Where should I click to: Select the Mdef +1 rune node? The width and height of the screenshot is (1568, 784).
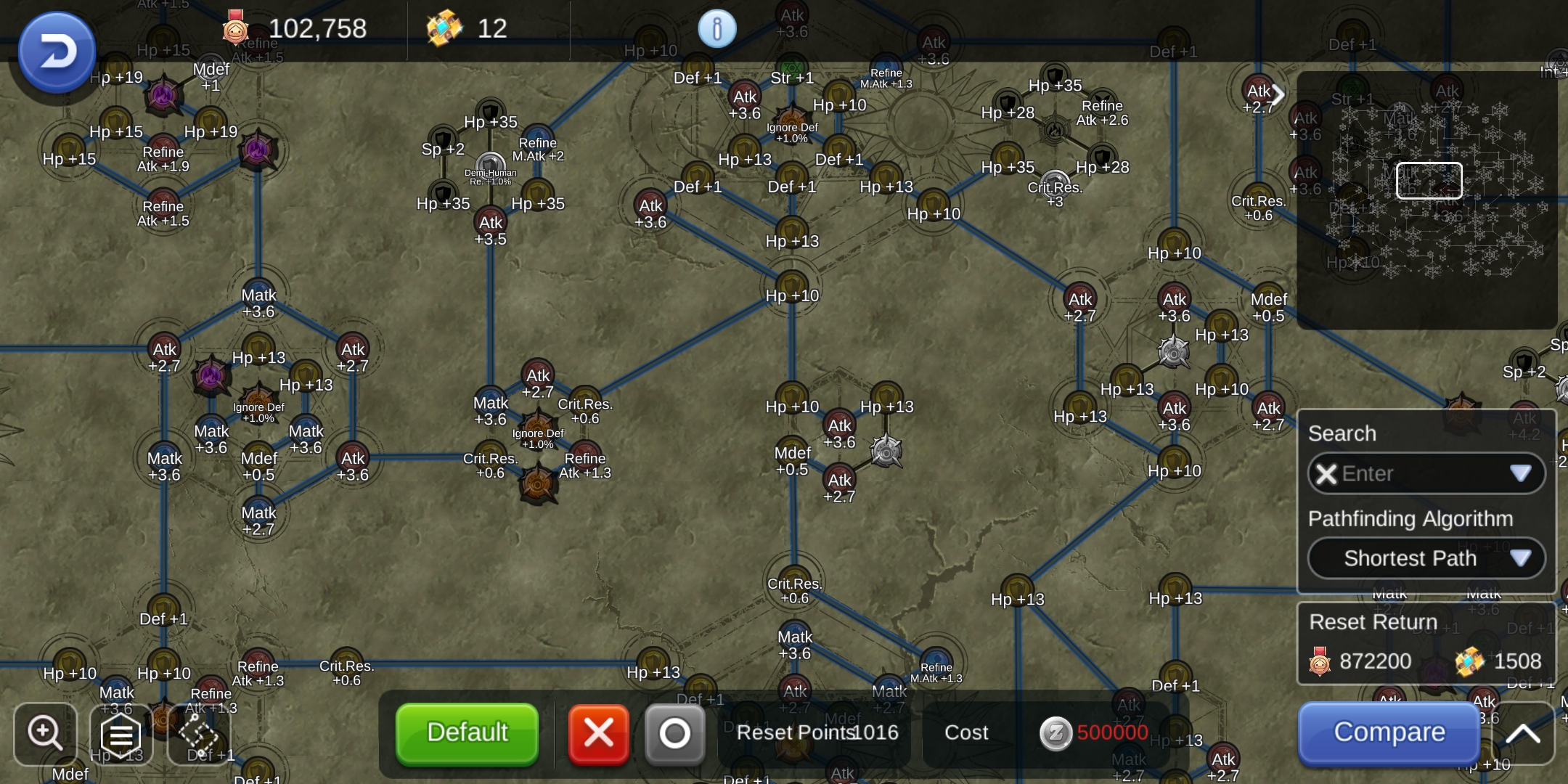[211, 70]
